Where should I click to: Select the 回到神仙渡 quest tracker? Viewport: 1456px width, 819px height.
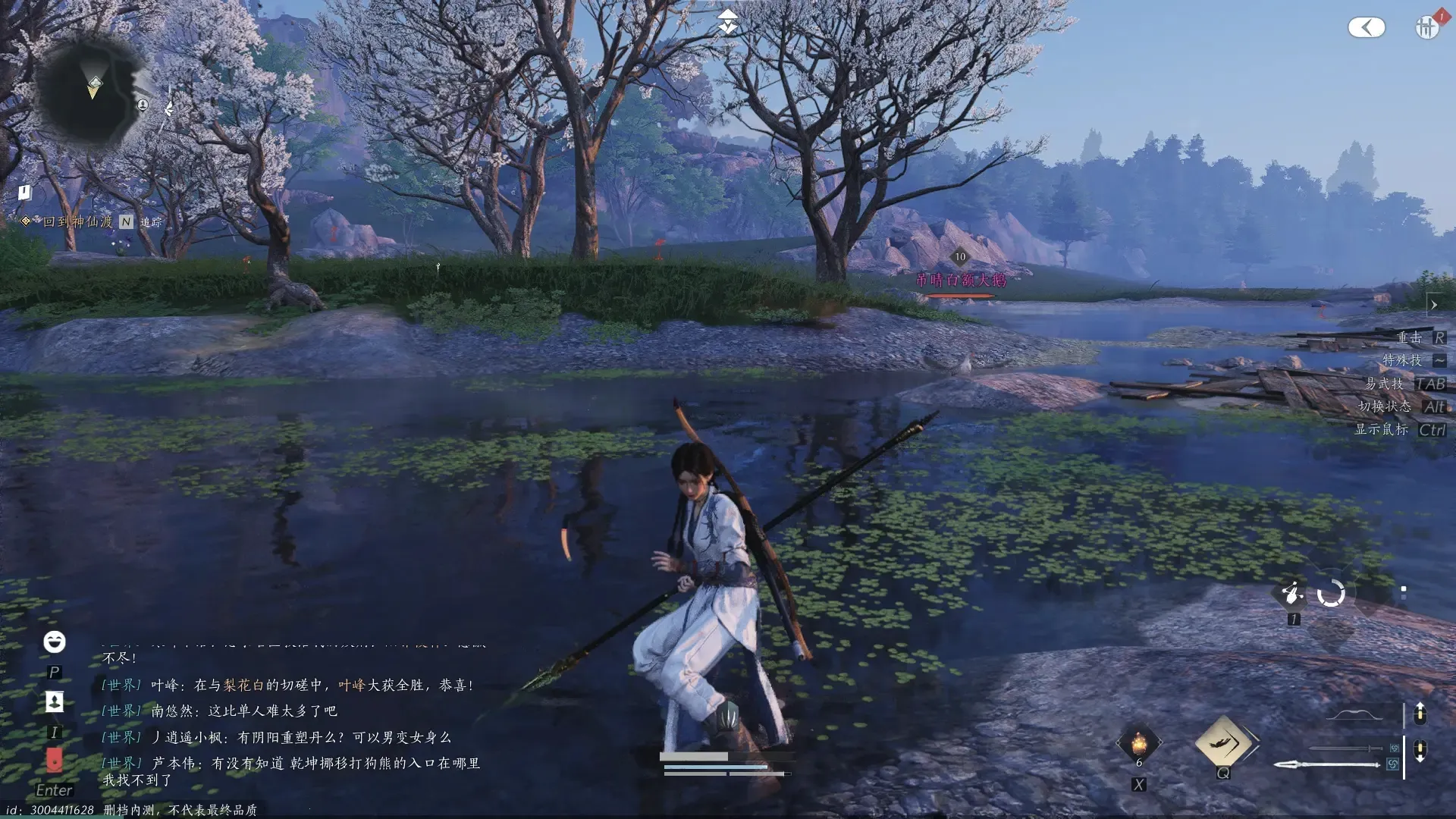[77, 221]
